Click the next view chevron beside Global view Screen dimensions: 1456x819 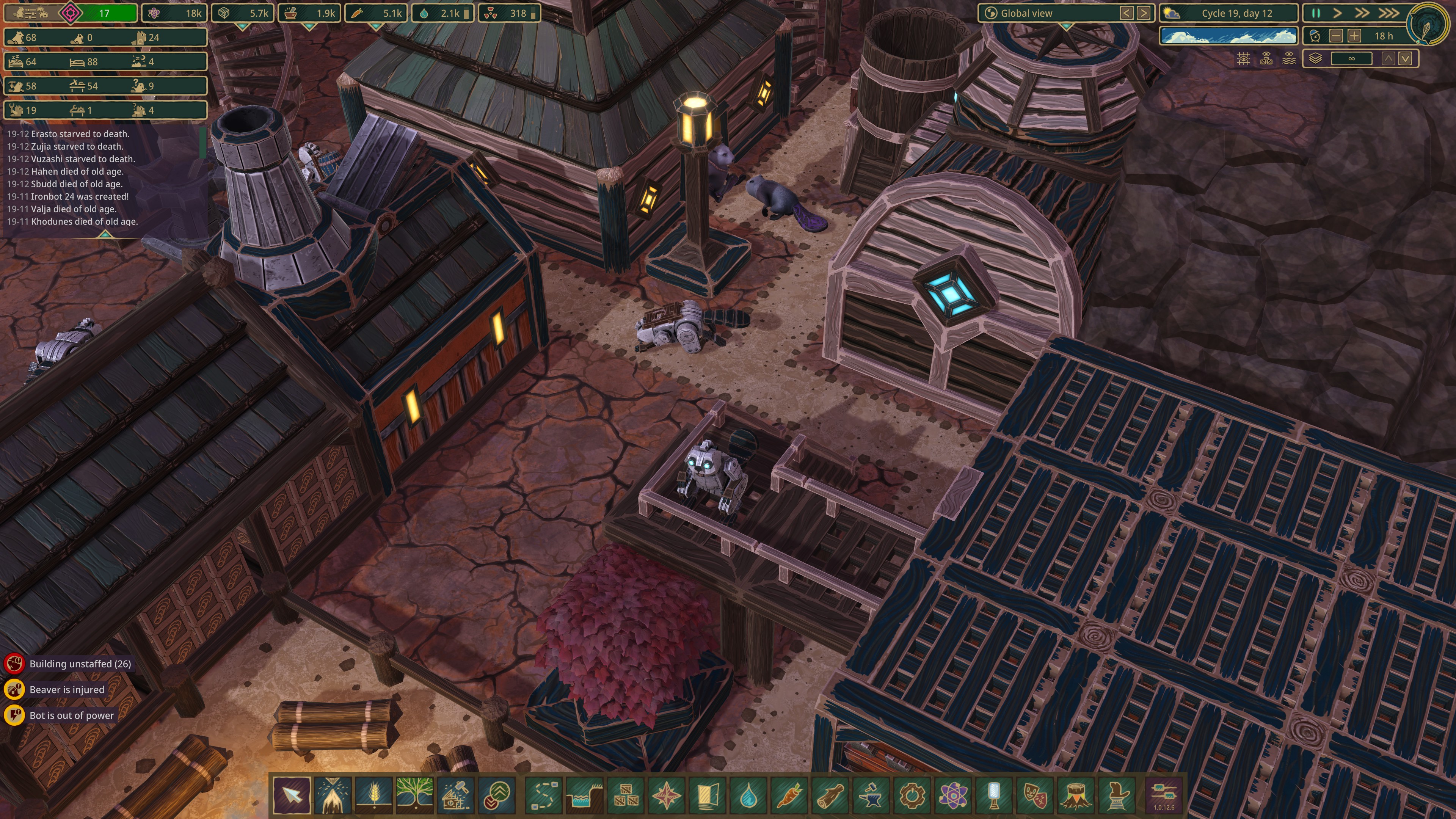(1144, 13)
